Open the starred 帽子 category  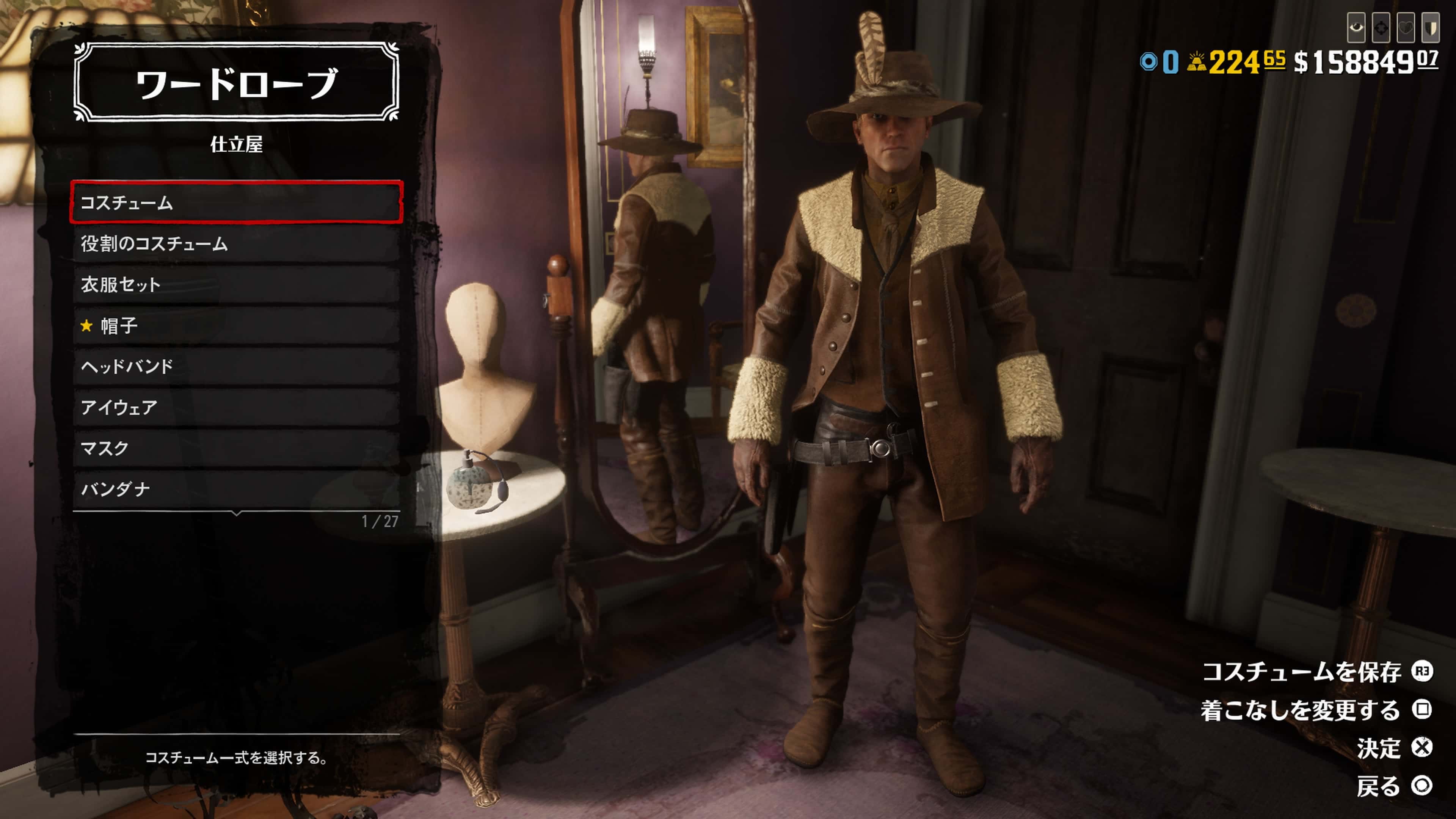click(236, 326)
